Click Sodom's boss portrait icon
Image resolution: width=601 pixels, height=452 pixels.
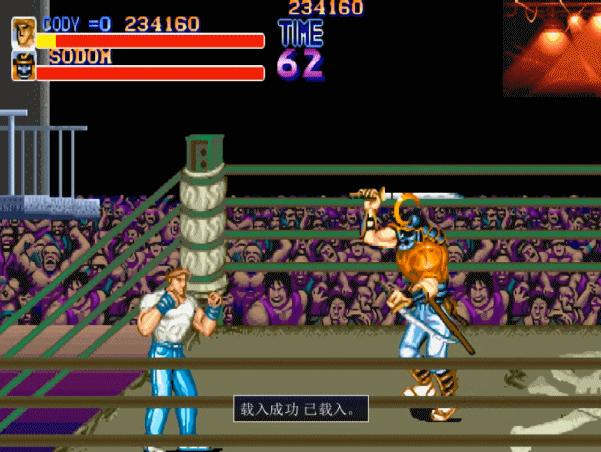coord(23,66)
